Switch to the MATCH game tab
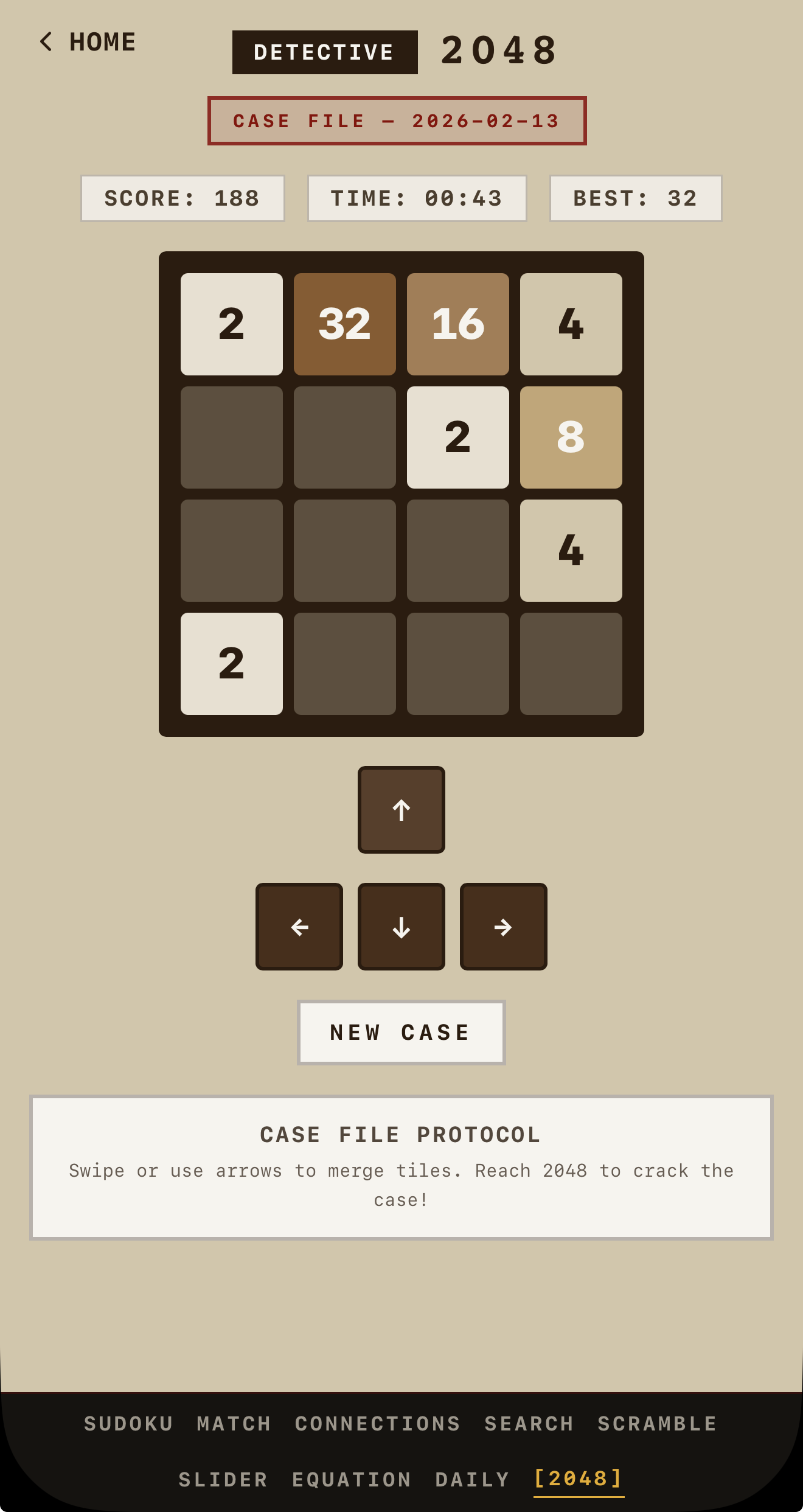This screenshot has width=803, height=1512. (233, 1424)
